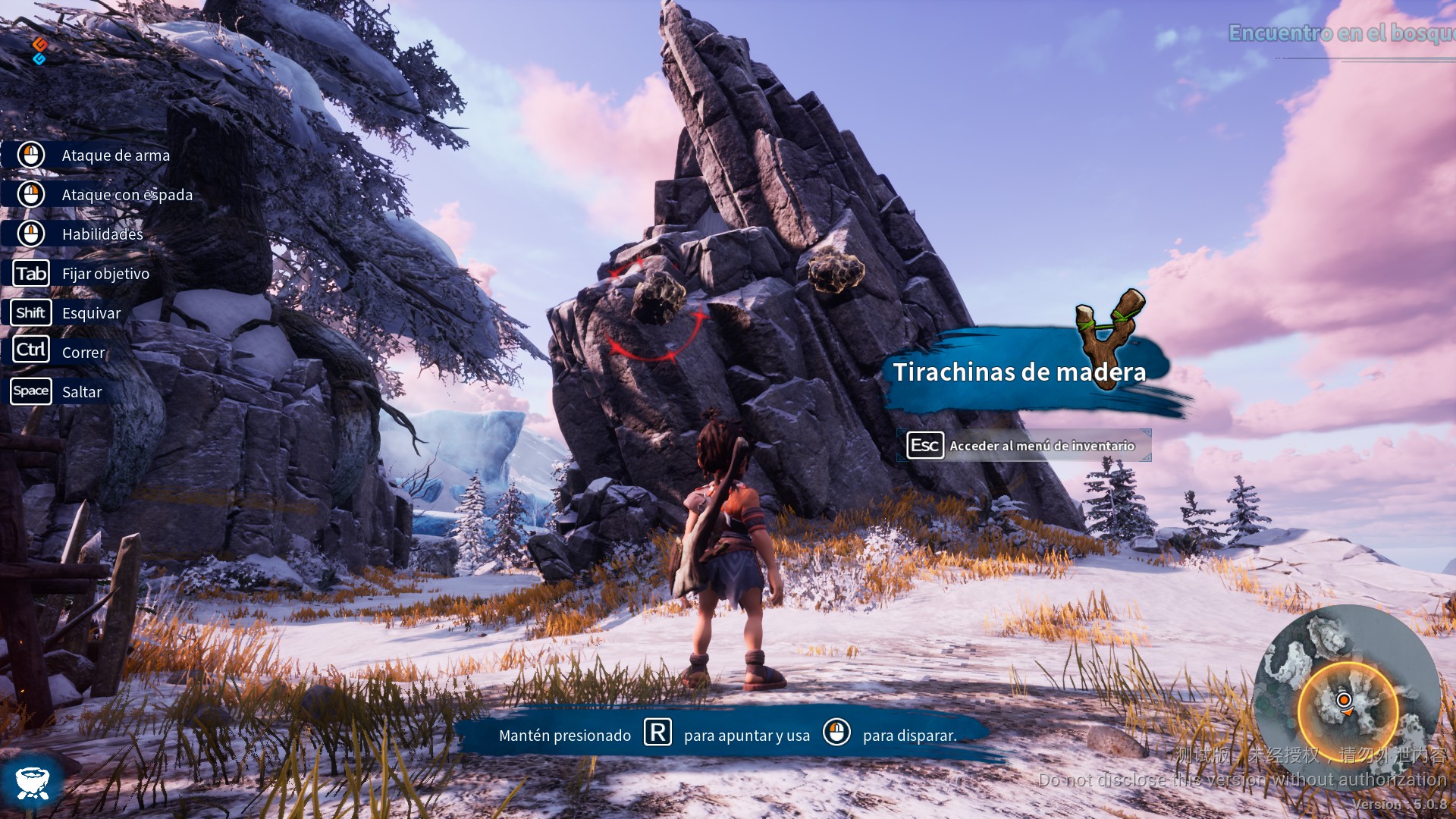Open the Encuentro en el bosque quest tracker

click(1341, 33)
